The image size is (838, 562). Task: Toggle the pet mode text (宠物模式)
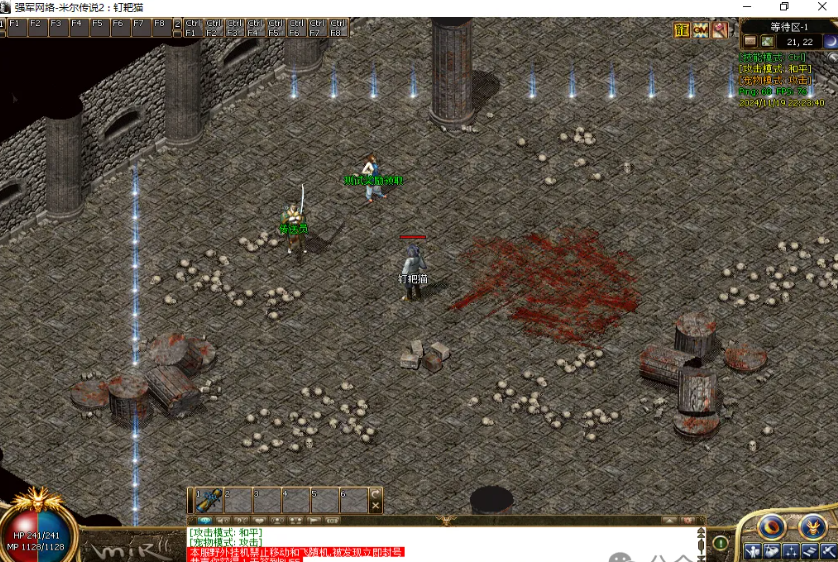[773, 80]
